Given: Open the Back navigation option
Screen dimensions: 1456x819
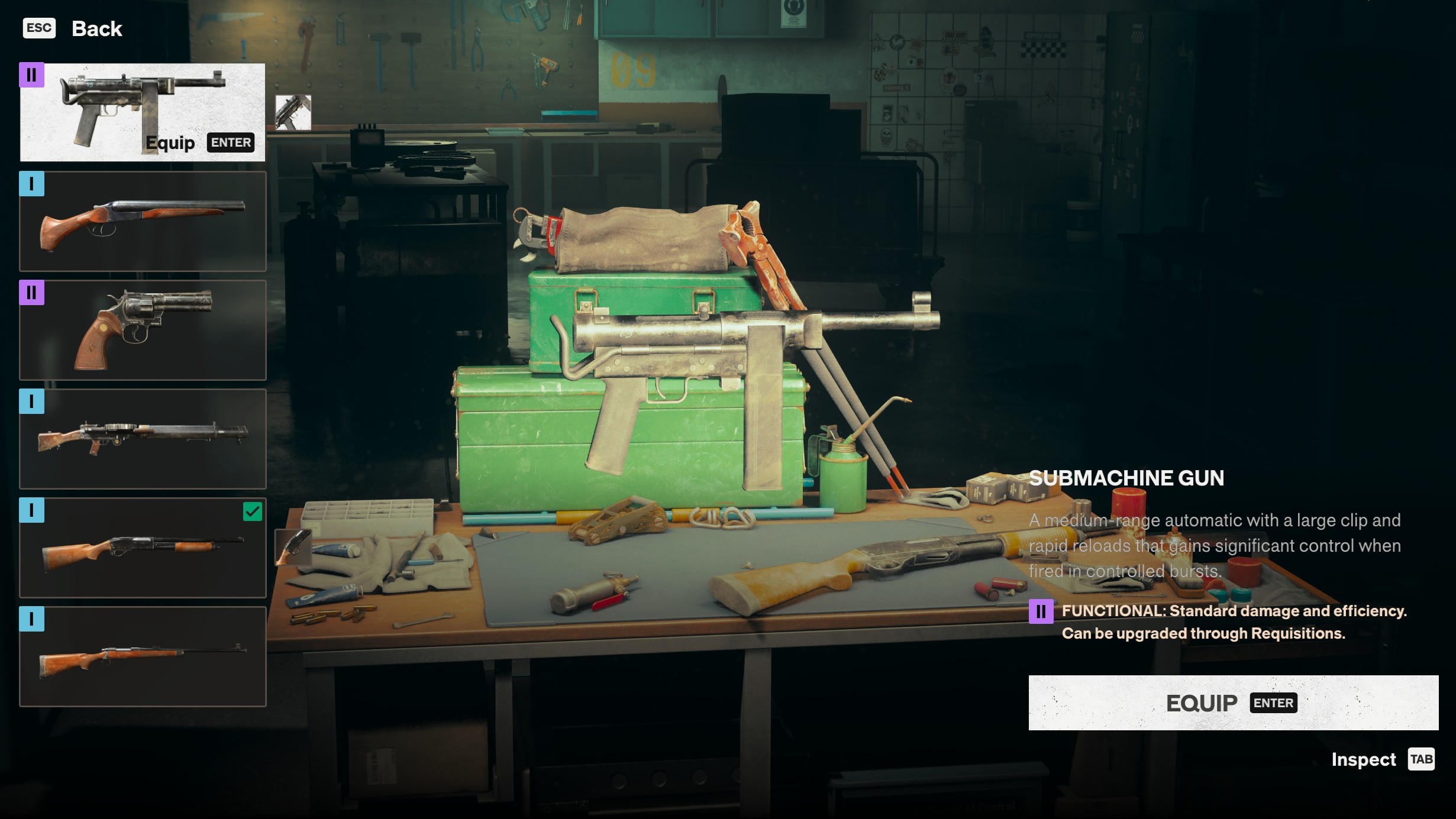Looking at the screenshot, I should click(96, 28).
